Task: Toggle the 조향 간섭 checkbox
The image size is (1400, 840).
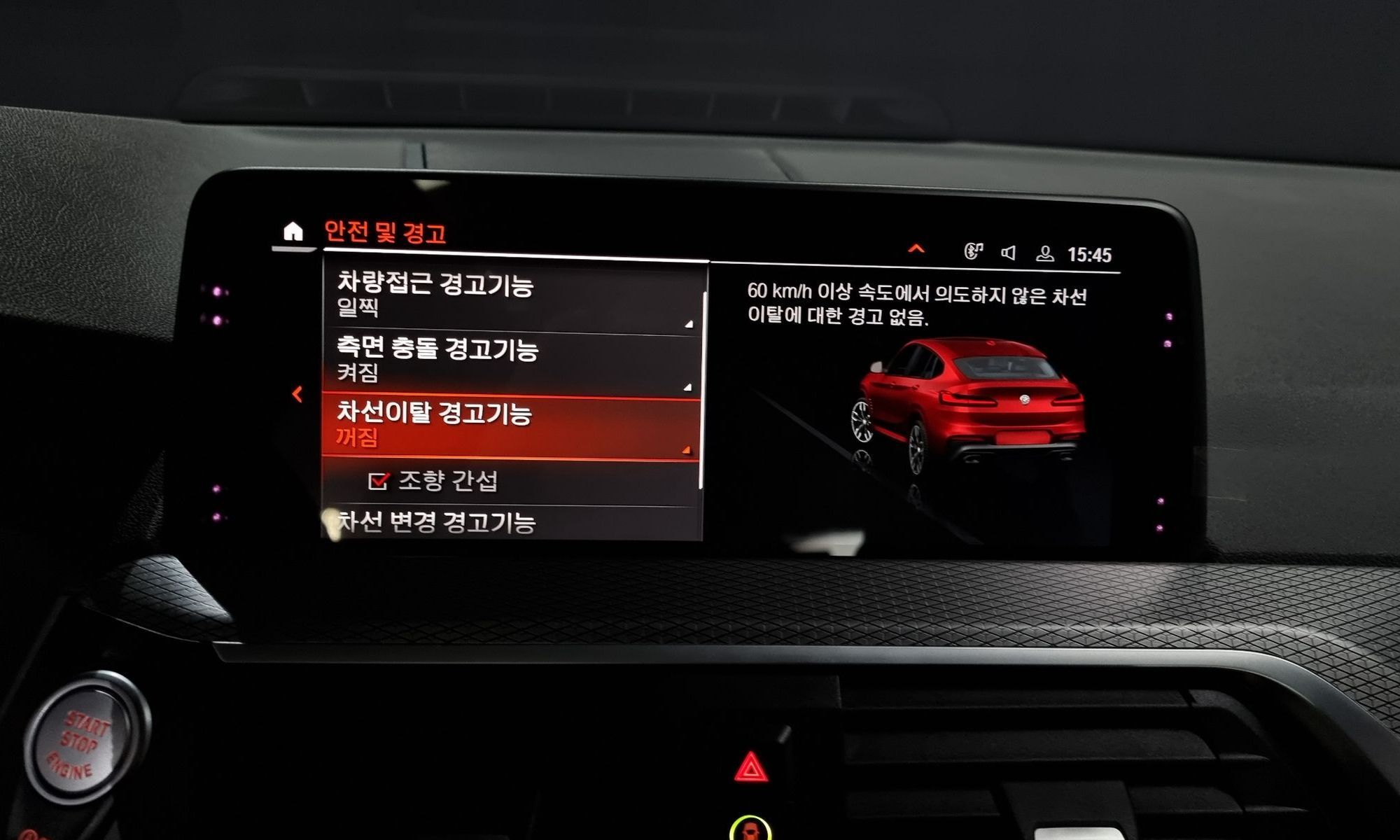Action: coord(378,481)
